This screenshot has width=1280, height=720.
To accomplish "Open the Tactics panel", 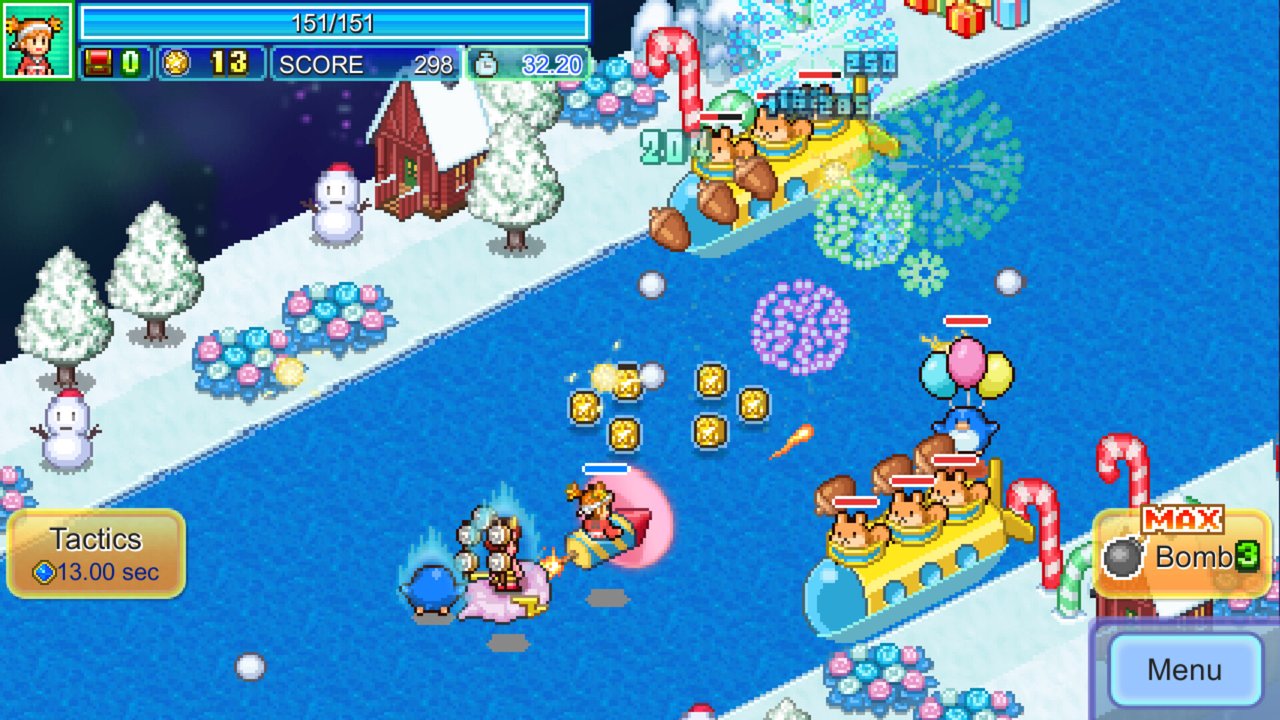I will (96, 553).
